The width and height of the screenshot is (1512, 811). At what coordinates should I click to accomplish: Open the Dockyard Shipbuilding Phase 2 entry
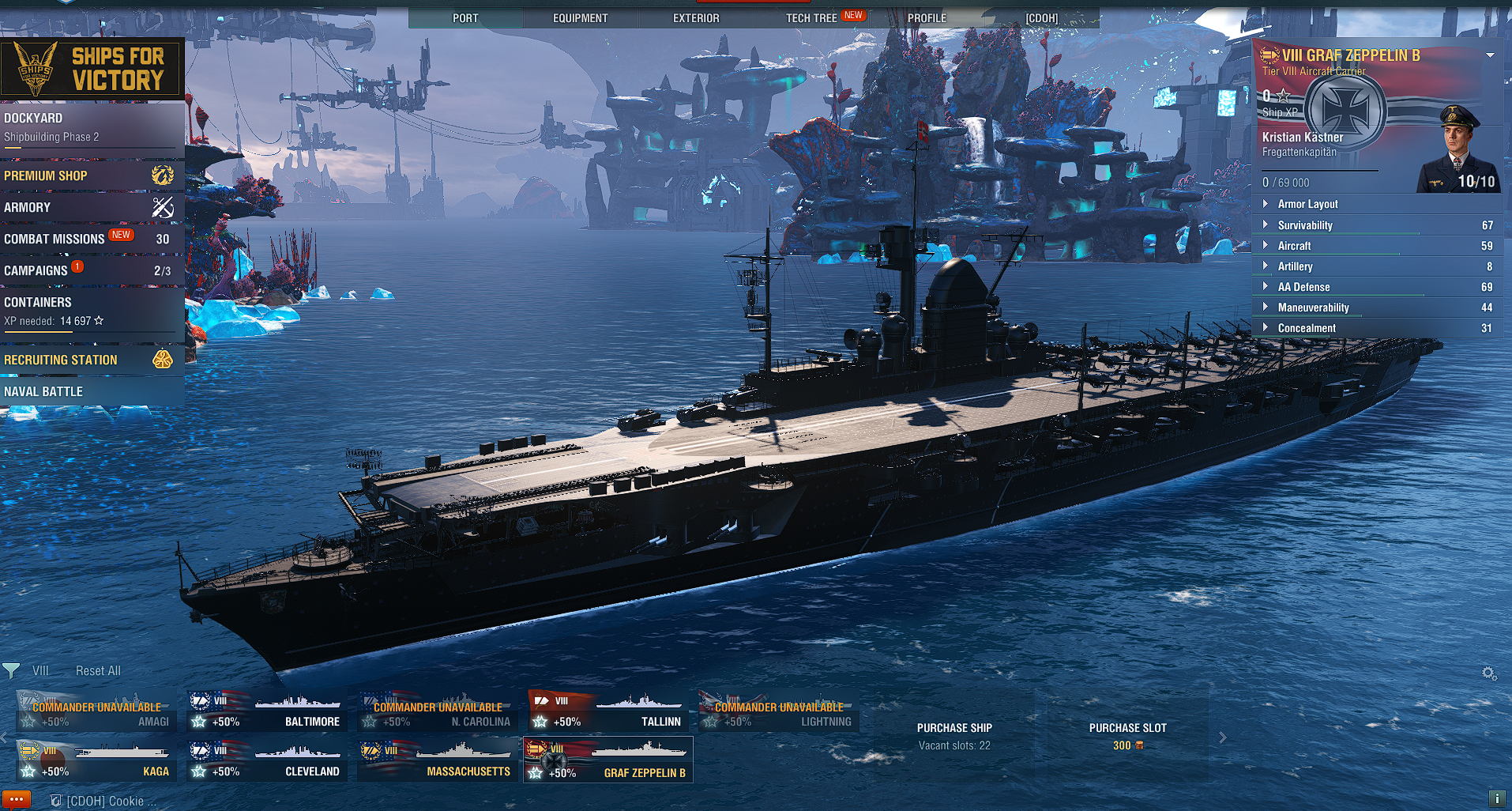coord(91,127)
